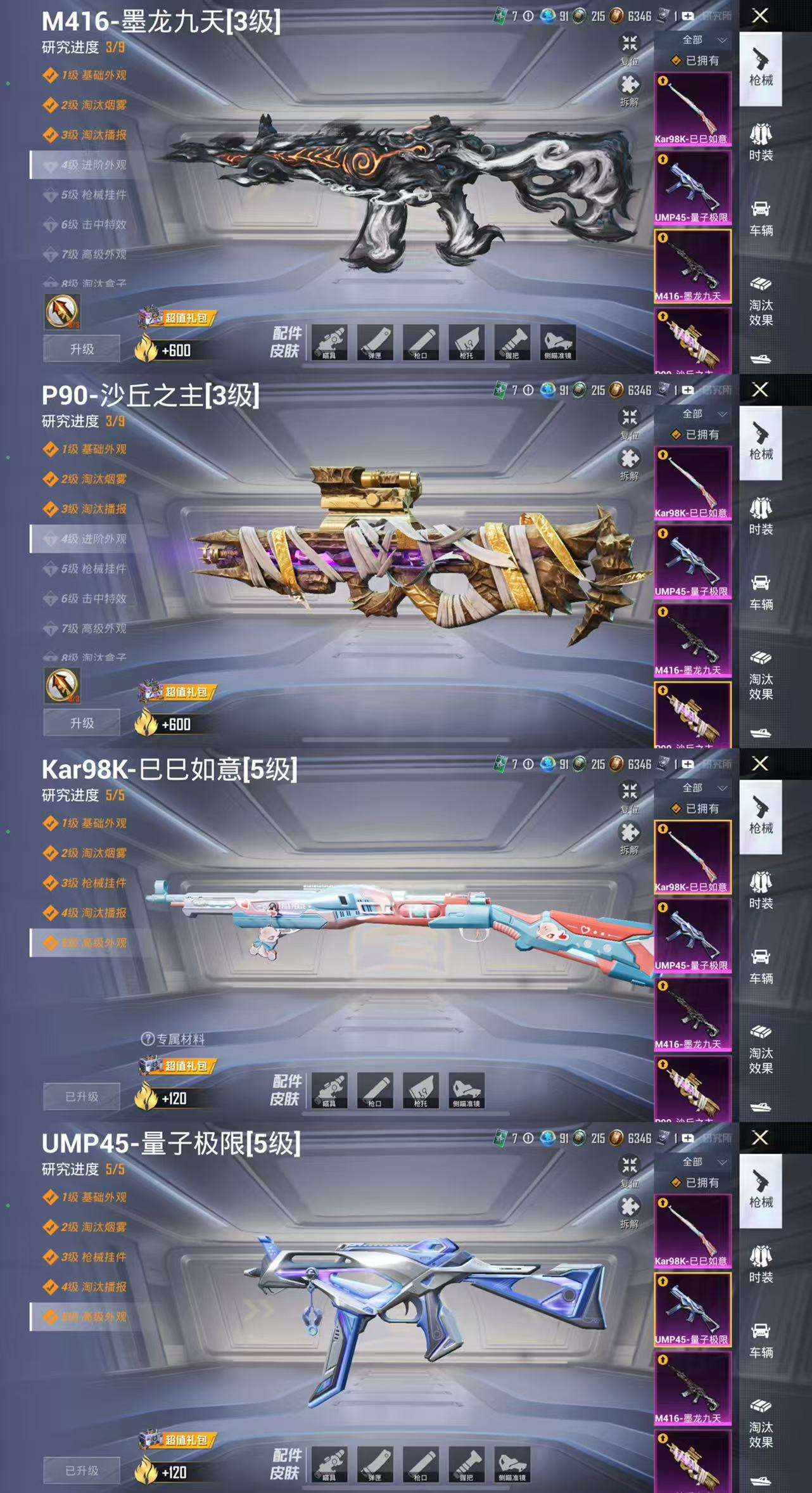Click the 研究进度 3/9 progress indicator

click(x=73, y=47)
